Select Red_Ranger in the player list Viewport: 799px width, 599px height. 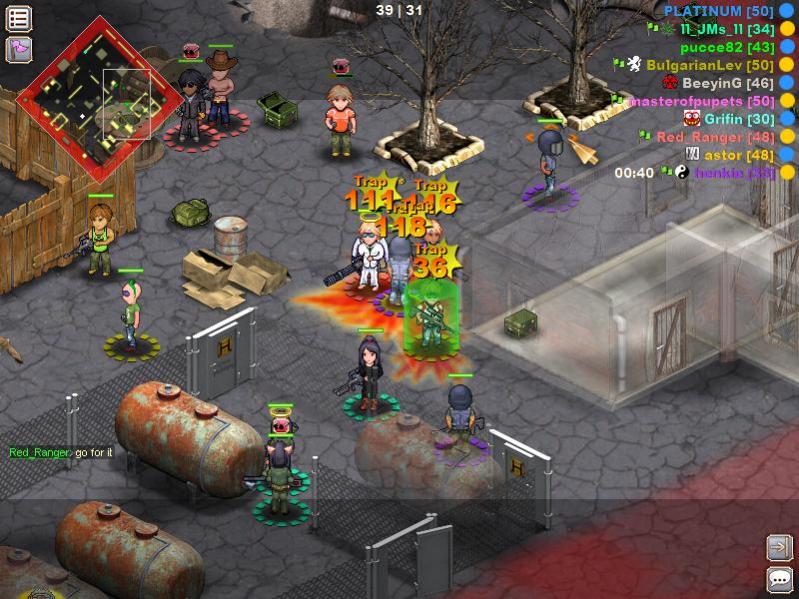715,137
